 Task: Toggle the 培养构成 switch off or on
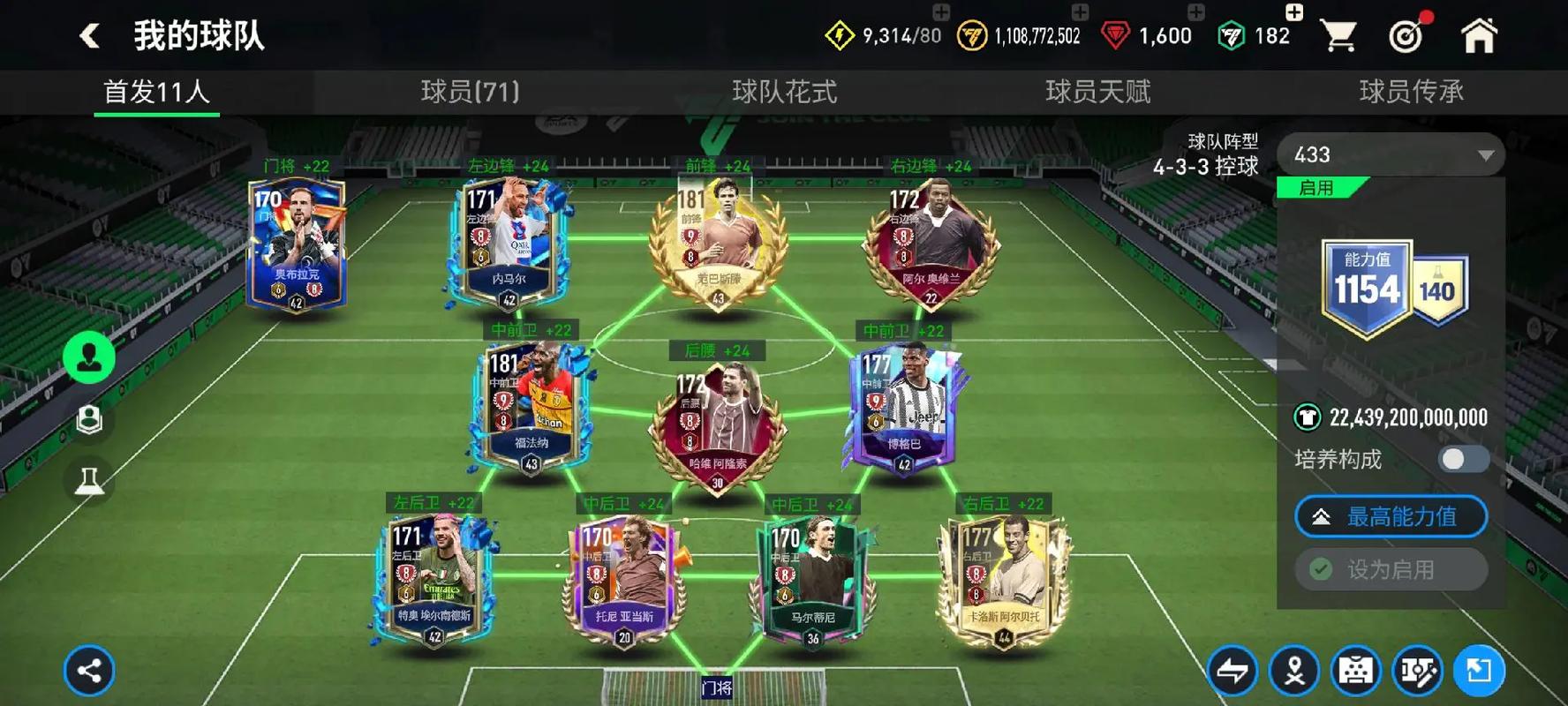click(1463, 460)
